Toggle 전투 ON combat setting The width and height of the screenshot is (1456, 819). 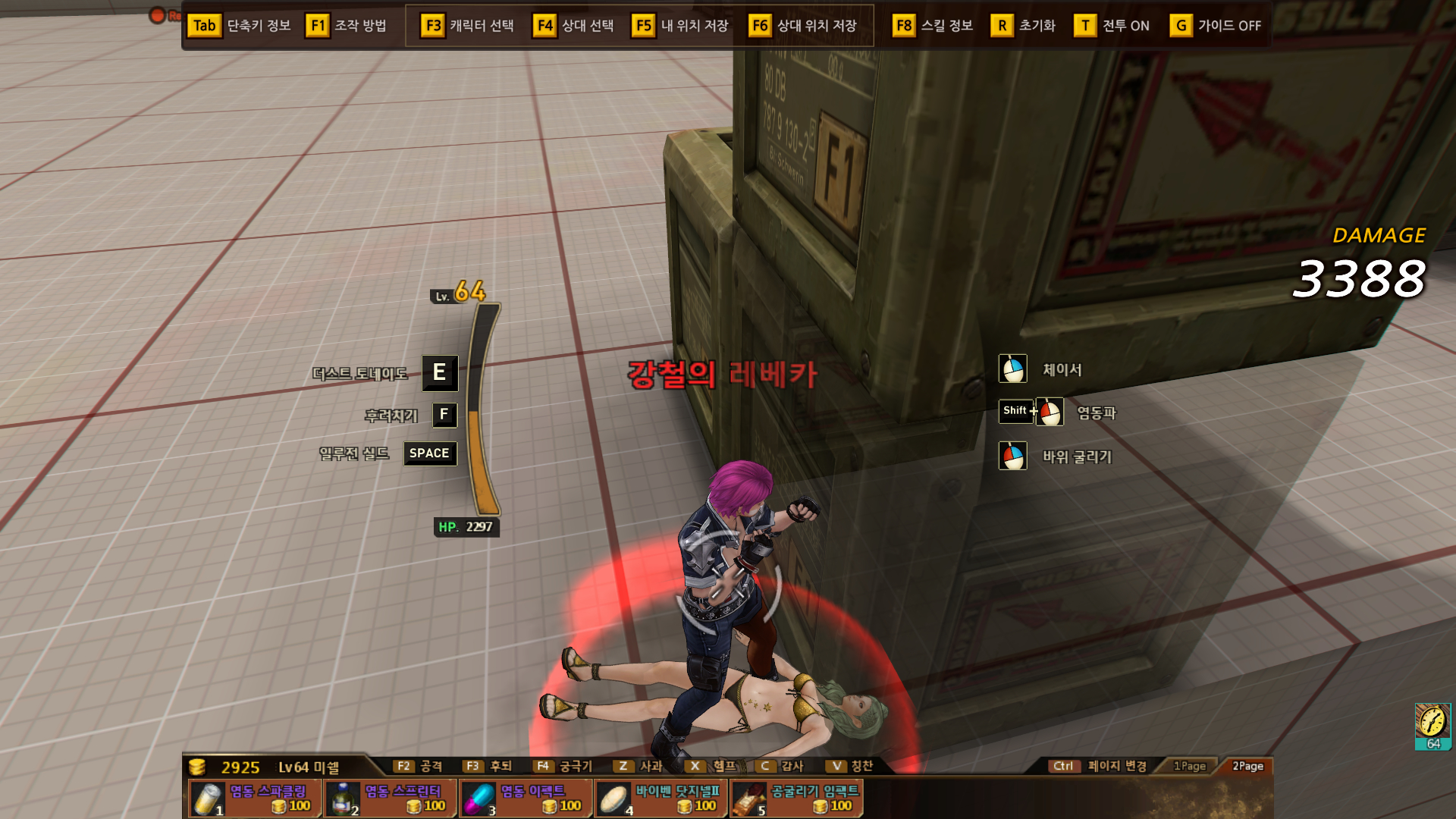coord(1112,26)
